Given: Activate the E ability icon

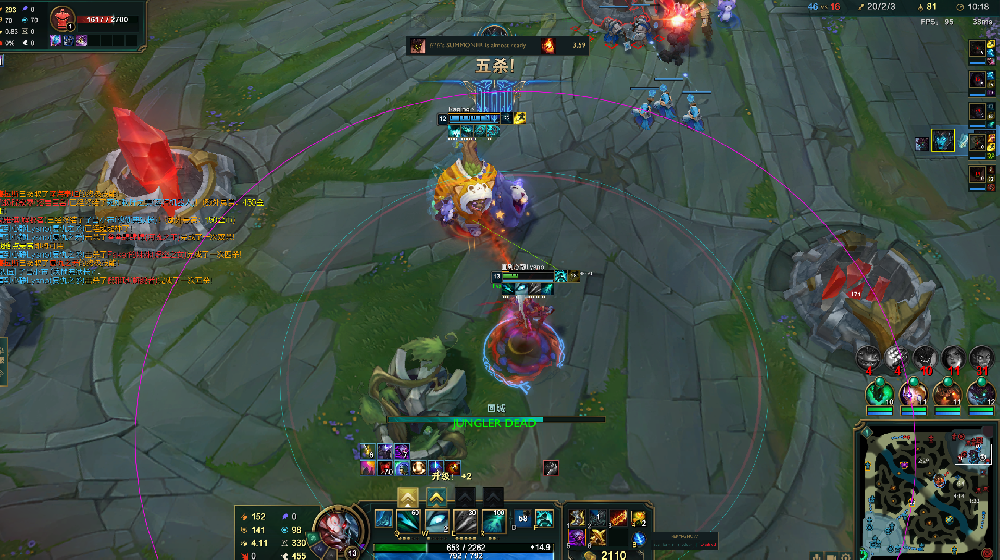Looking at the screenshot, I should pos(466,520).
